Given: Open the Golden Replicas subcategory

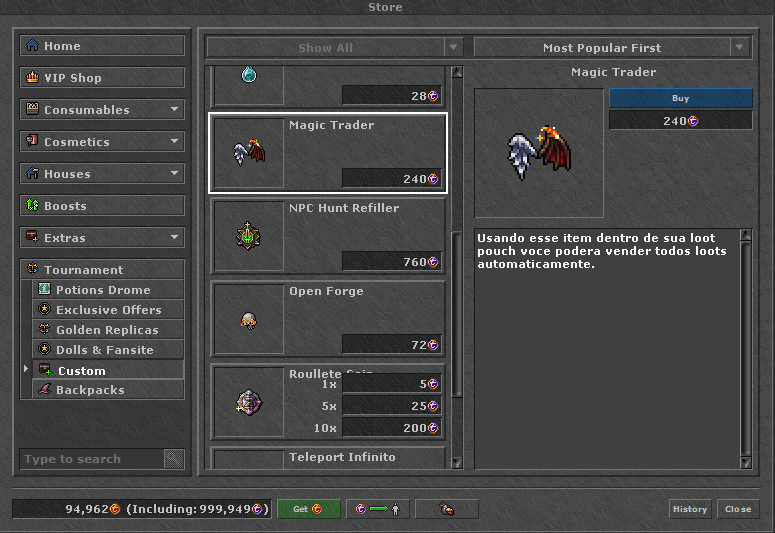Looking at the screenshot, I should [x=109, y=330].
